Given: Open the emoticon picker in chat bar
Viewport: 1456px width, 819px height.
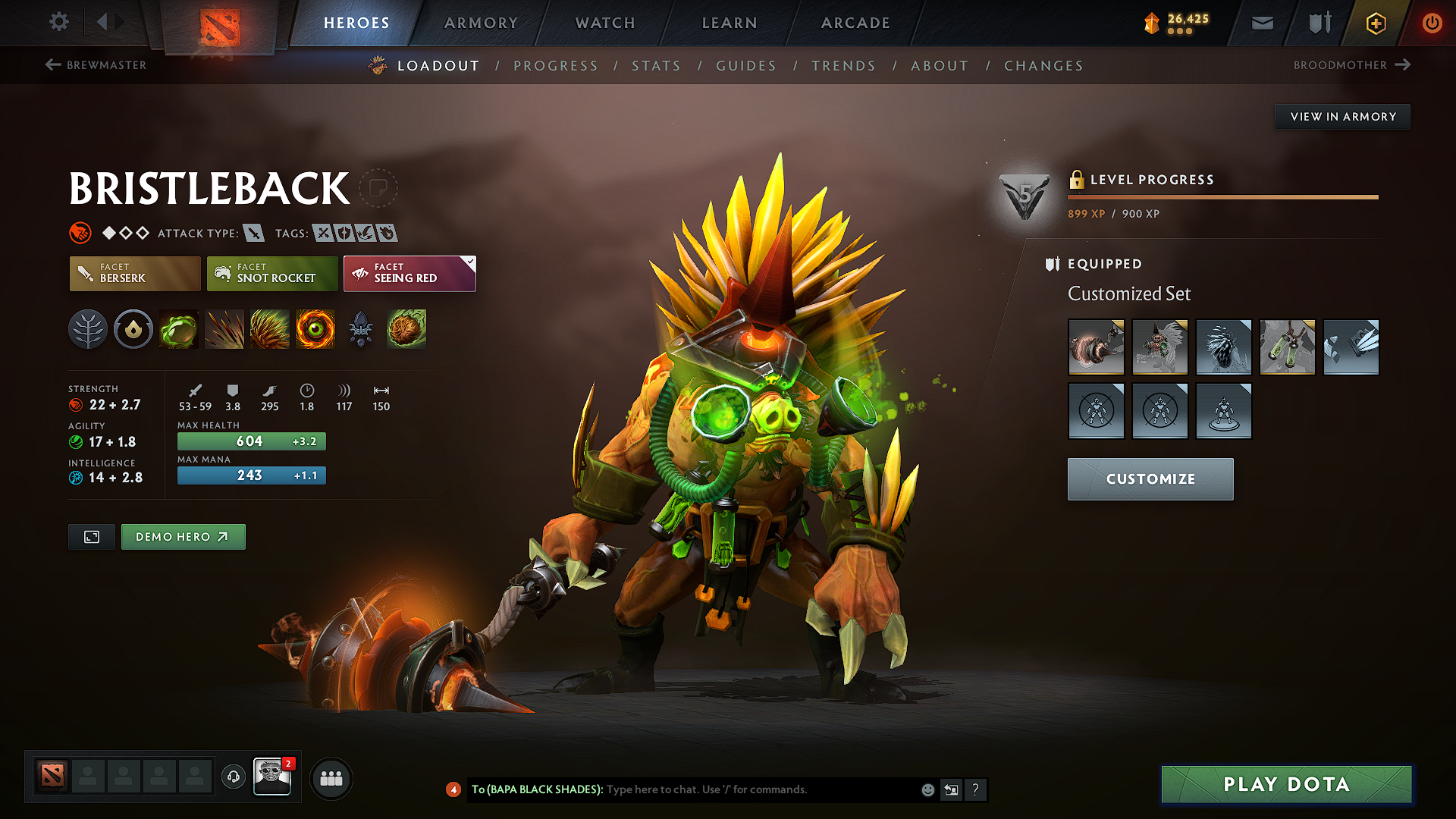Looking at the screenshot, I should (x=927, y=789).
